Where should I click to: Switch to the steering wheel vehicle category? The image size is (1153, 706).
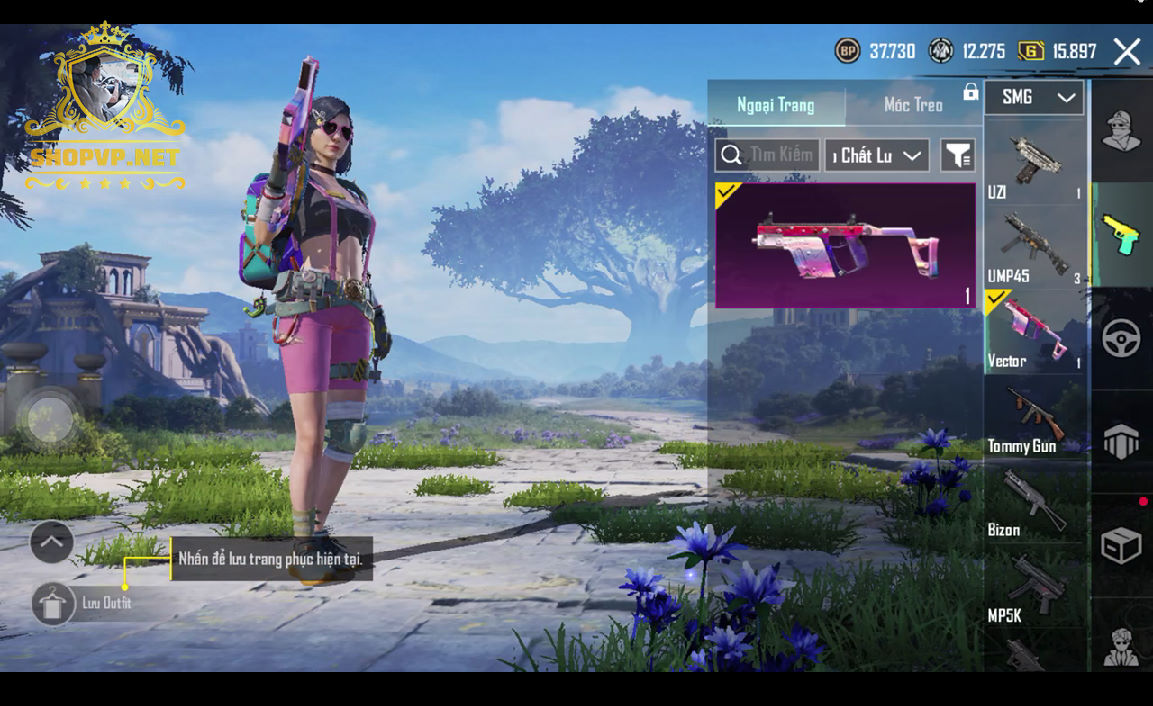click(1121, 339)
